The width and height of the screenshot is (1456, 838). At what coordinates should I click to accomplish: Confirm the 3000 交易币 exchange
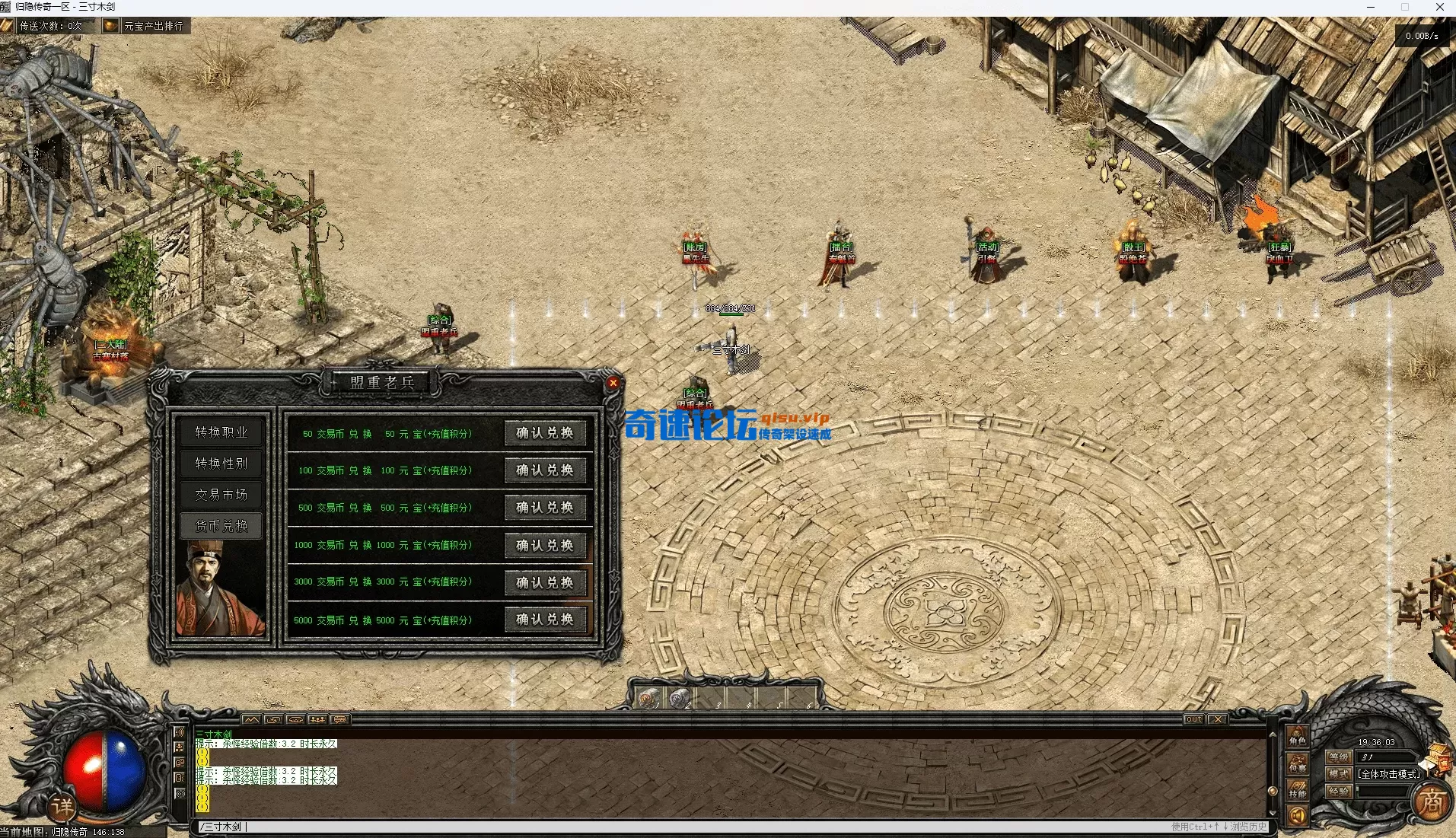[545, 582]
